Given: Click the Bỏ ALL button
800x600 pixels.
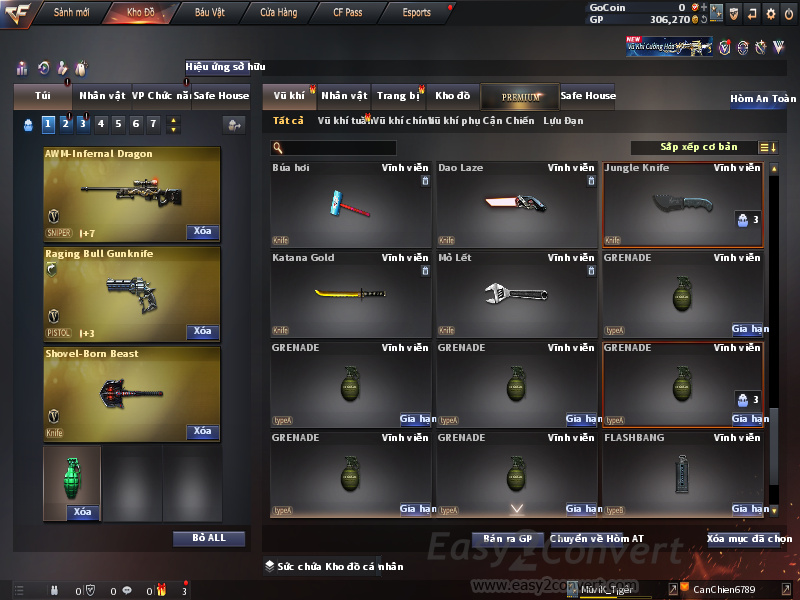Looking at the screenshot, I should 208,538.
